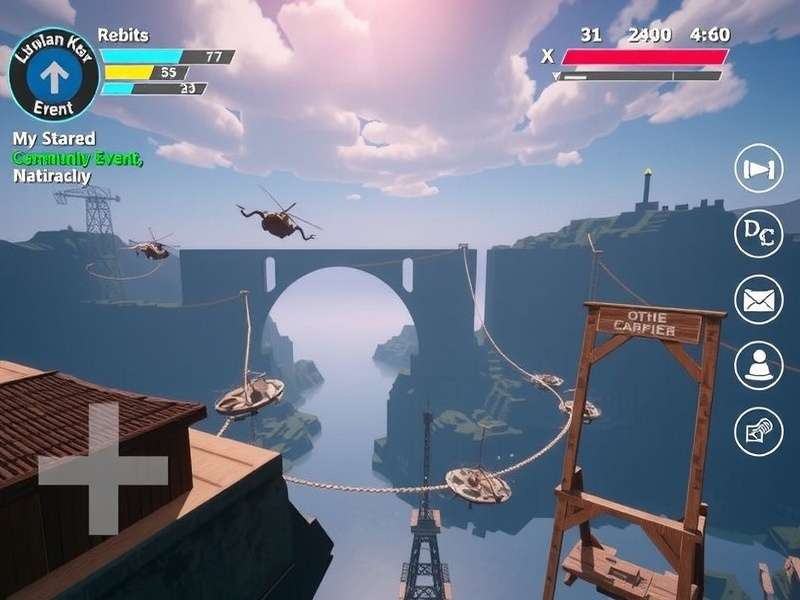
Task: Click the blue arrow event badge
Action: click(53, 74)
